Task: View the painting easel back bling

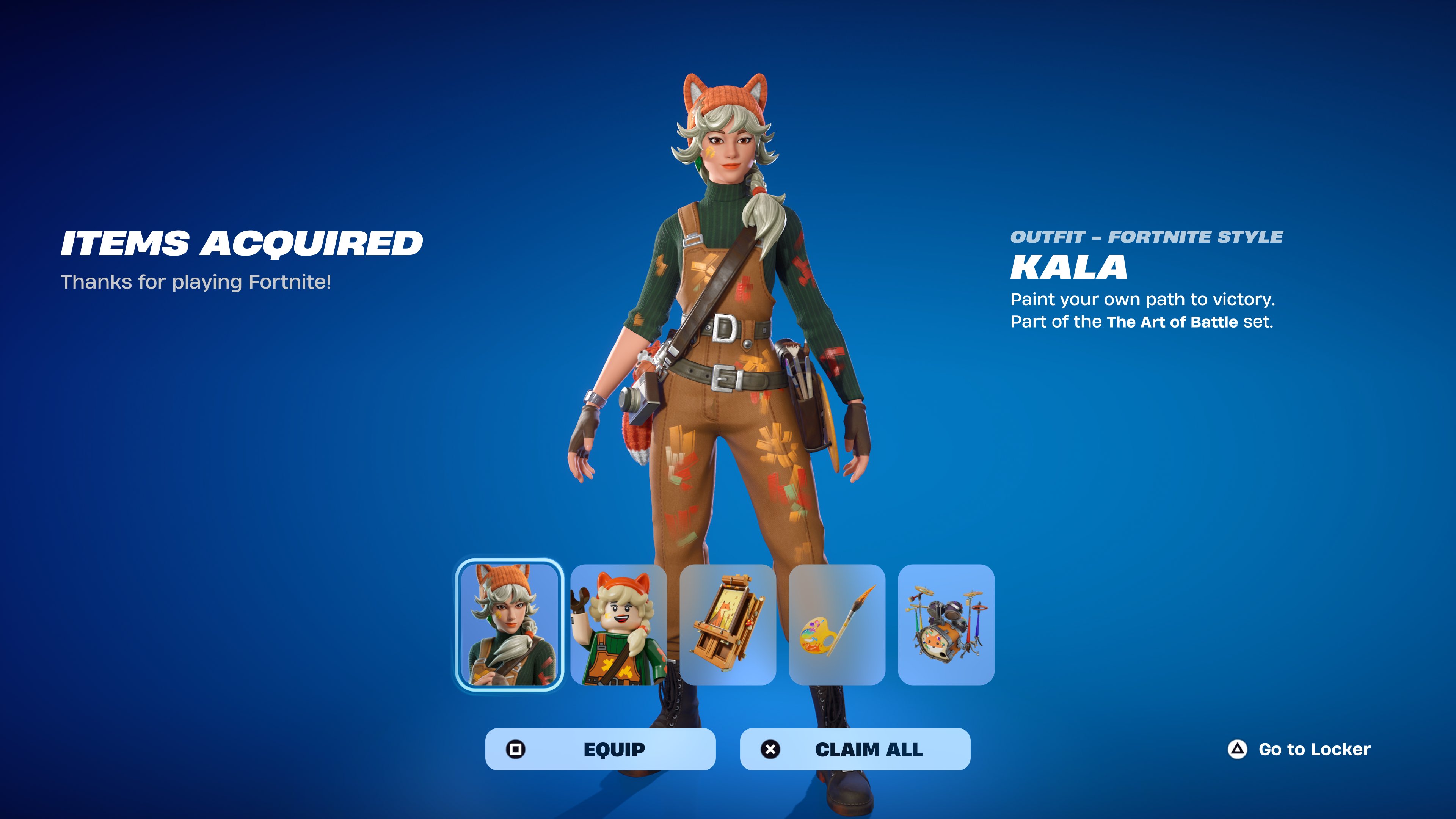Action: [x=728, y=624]
